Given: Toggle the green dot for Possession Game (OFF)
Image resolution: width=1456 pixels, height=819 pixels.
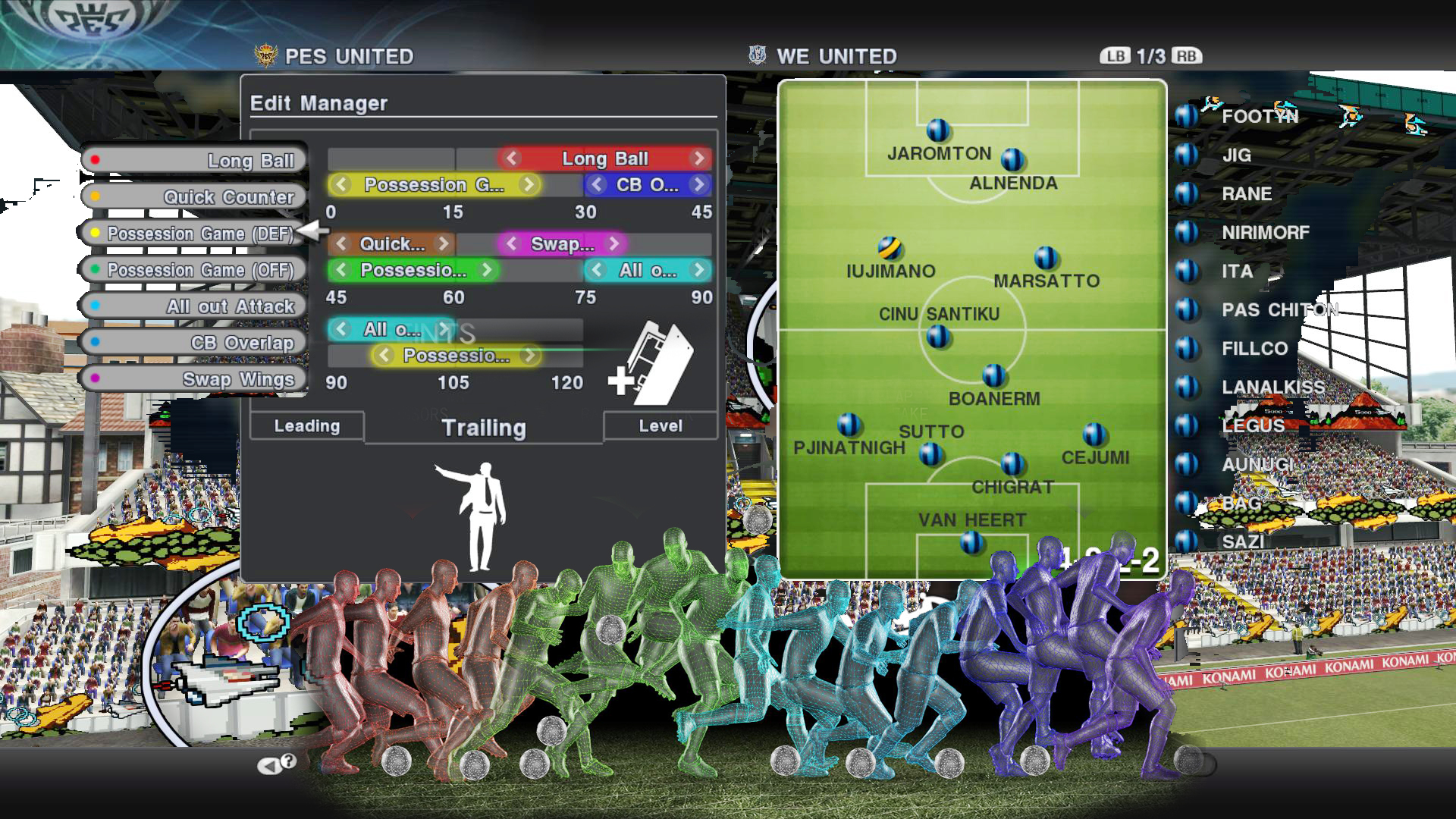Looking at the screenshot, I should tap(94, 270).
